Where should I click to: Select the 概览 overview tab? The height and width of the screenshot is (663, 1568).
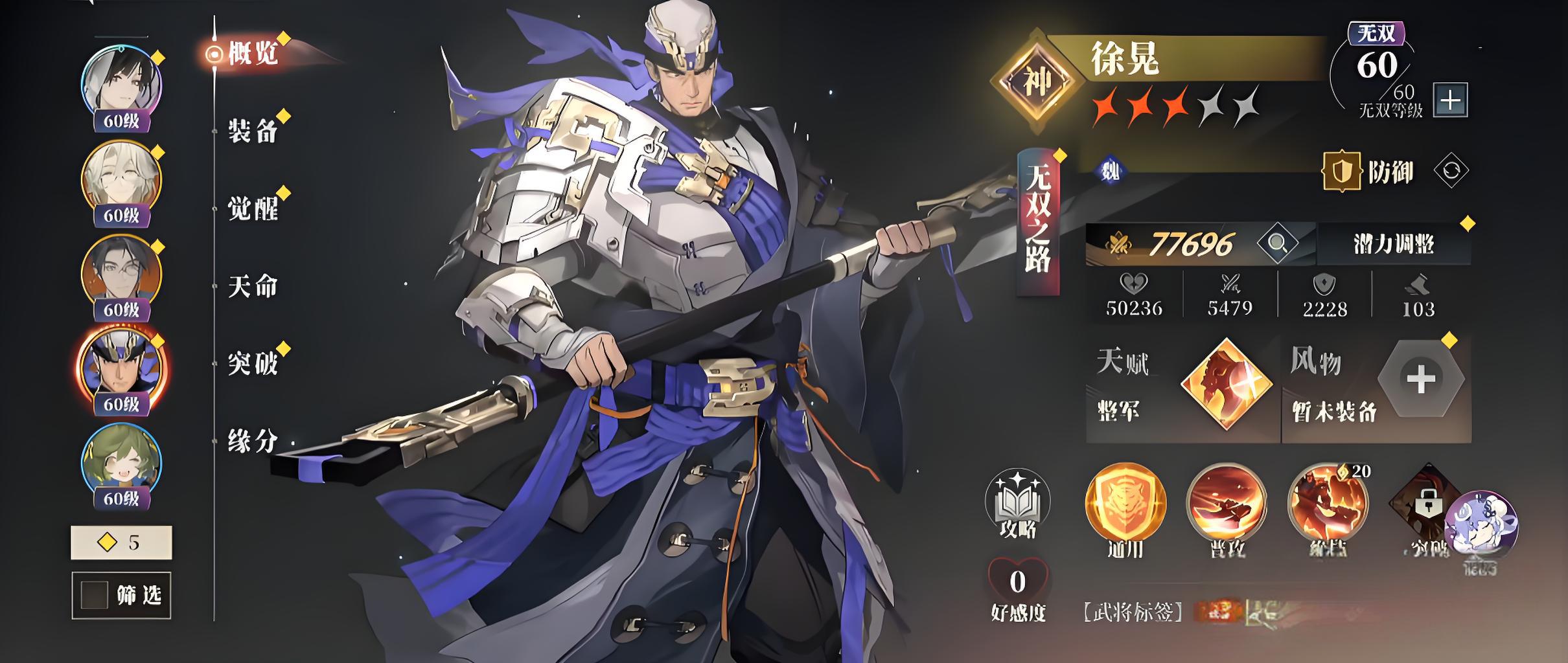[253, 54]
